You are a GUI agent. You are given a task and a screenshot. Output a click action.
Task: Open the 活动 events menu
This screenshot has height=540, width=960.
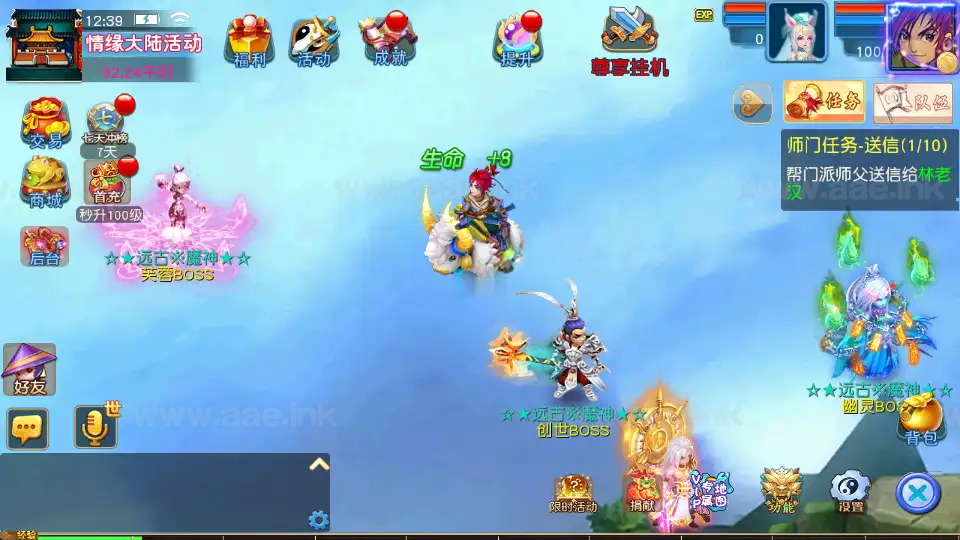pos(313,41)
